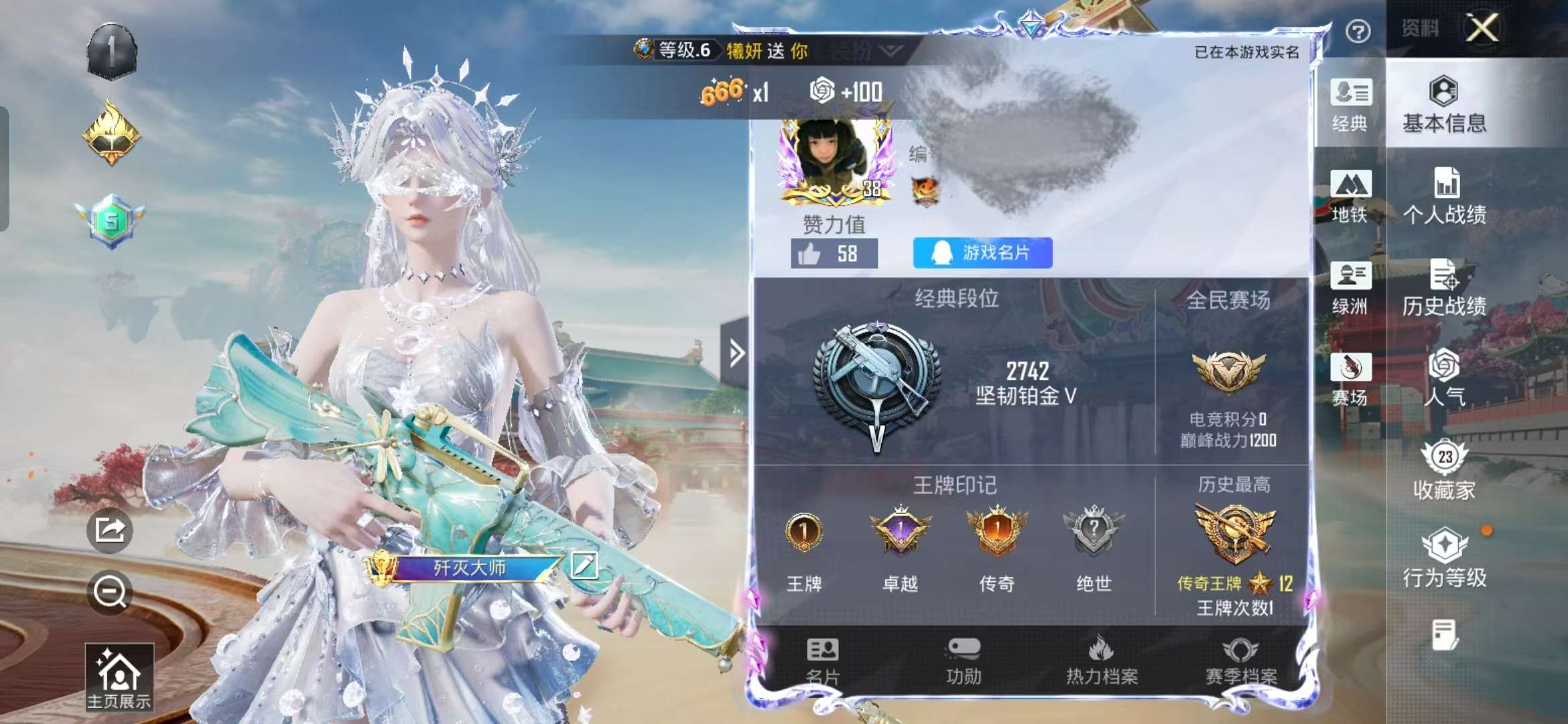Switch to the 赛场 arena mode tab

click(1350, 379)
